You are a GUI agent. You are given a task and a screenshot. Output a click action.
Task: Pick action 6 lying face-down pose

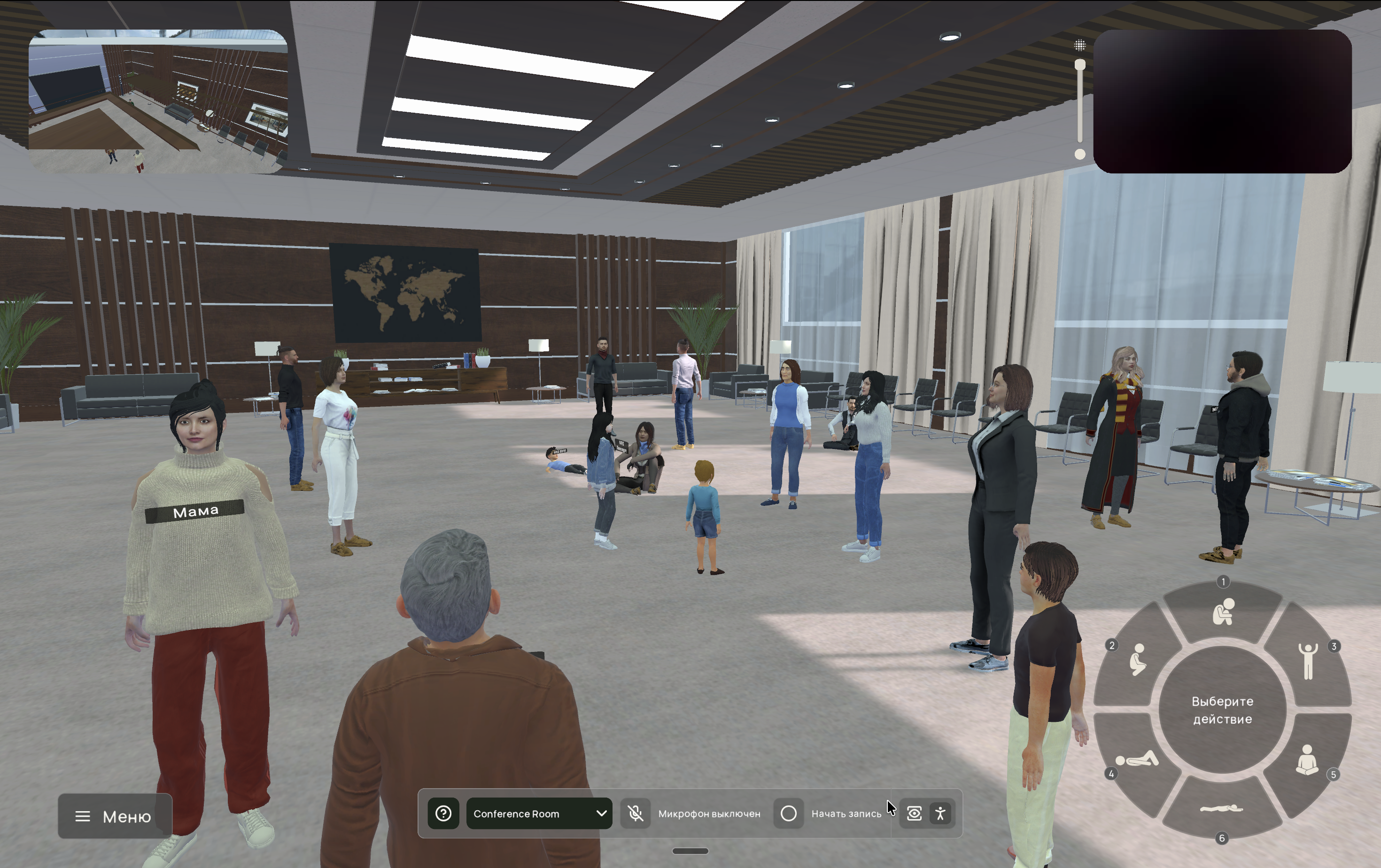(x=1222, y=808)
